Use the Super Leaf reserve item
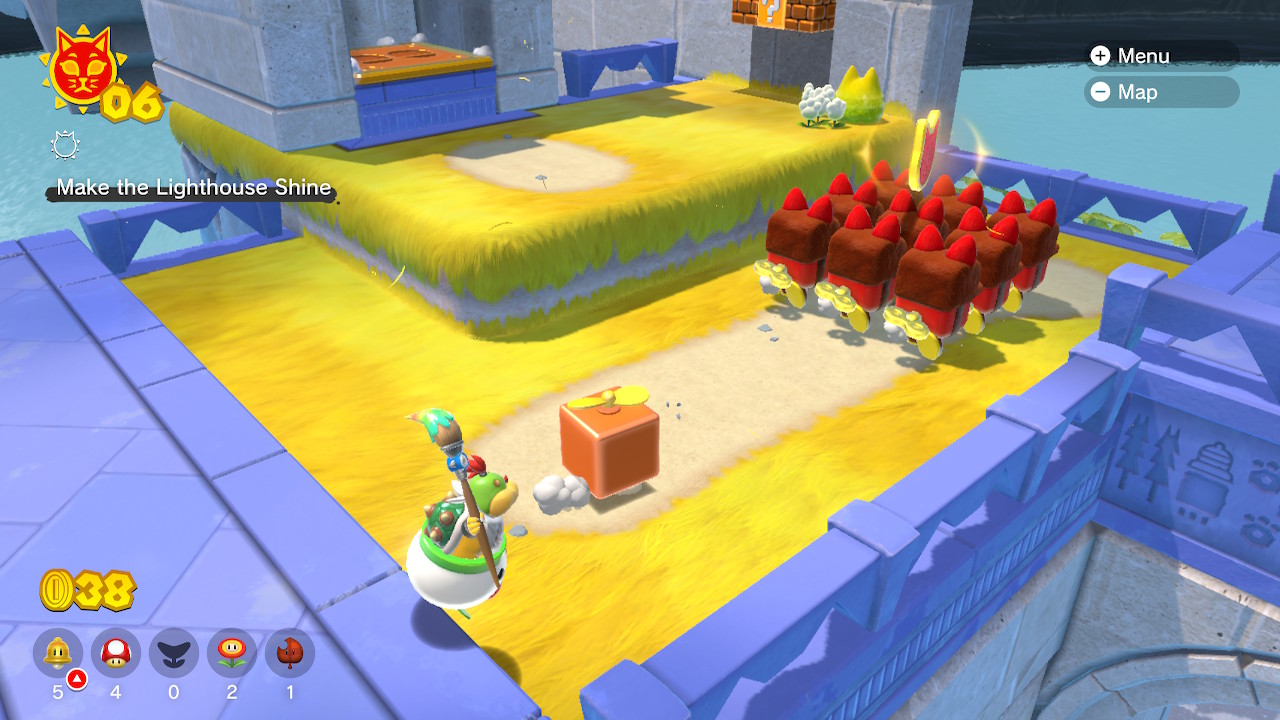Screen dimensions: 1280x720 (290, 654)
